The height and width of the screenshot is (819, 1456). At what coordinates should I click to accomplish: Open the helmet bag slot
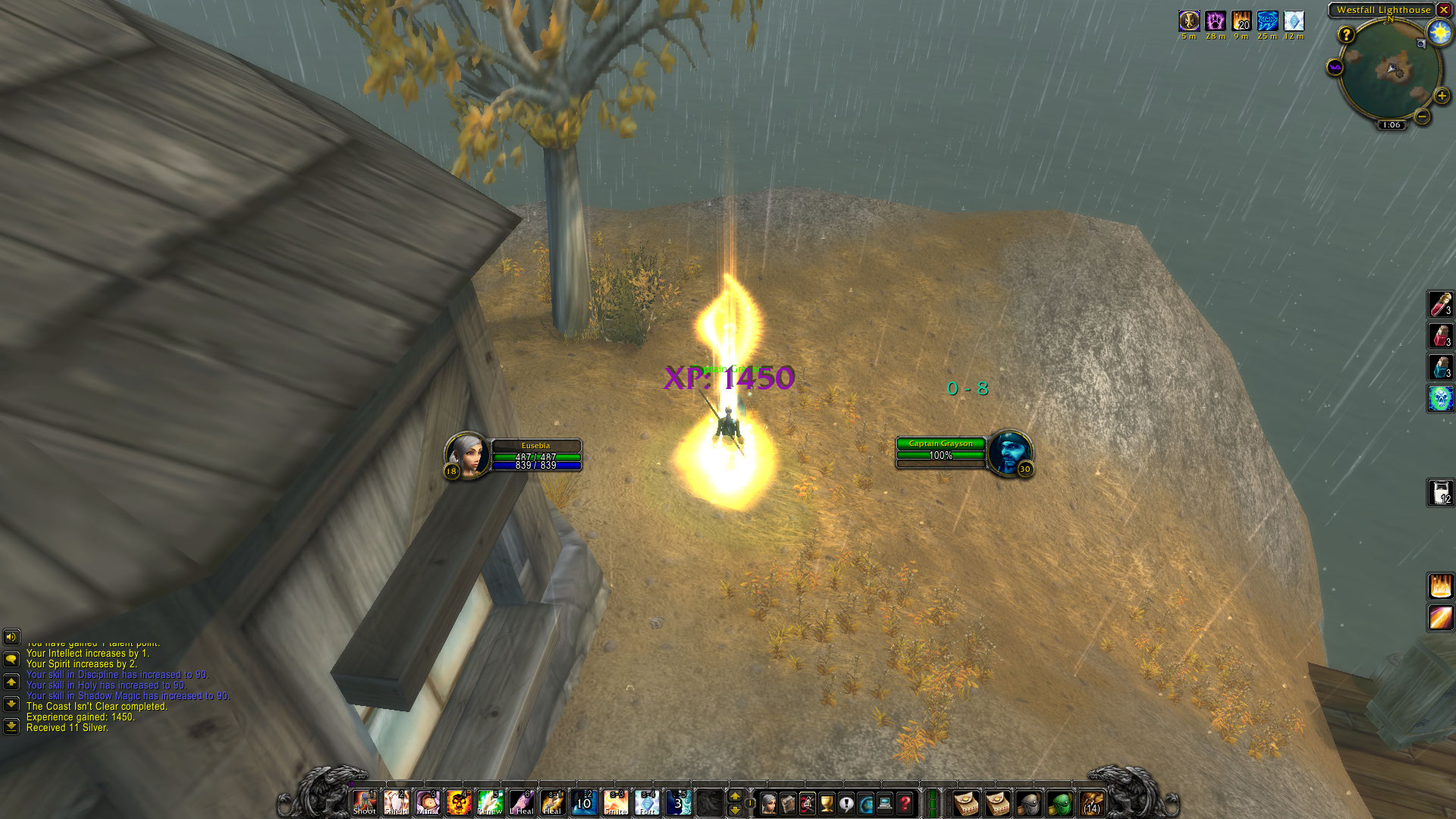[x=1029, y=803]
